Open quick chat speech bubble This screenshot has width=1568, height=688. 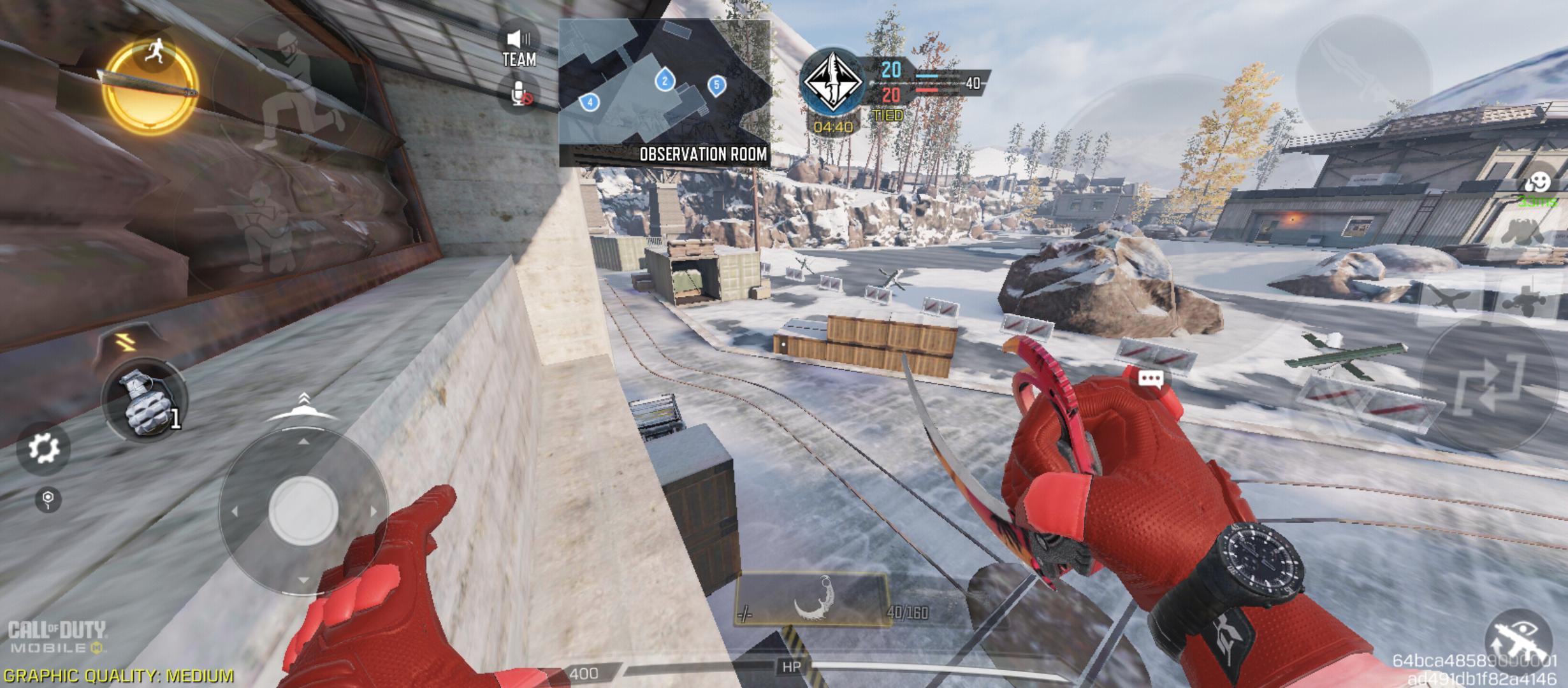[x=1151, y=380]
